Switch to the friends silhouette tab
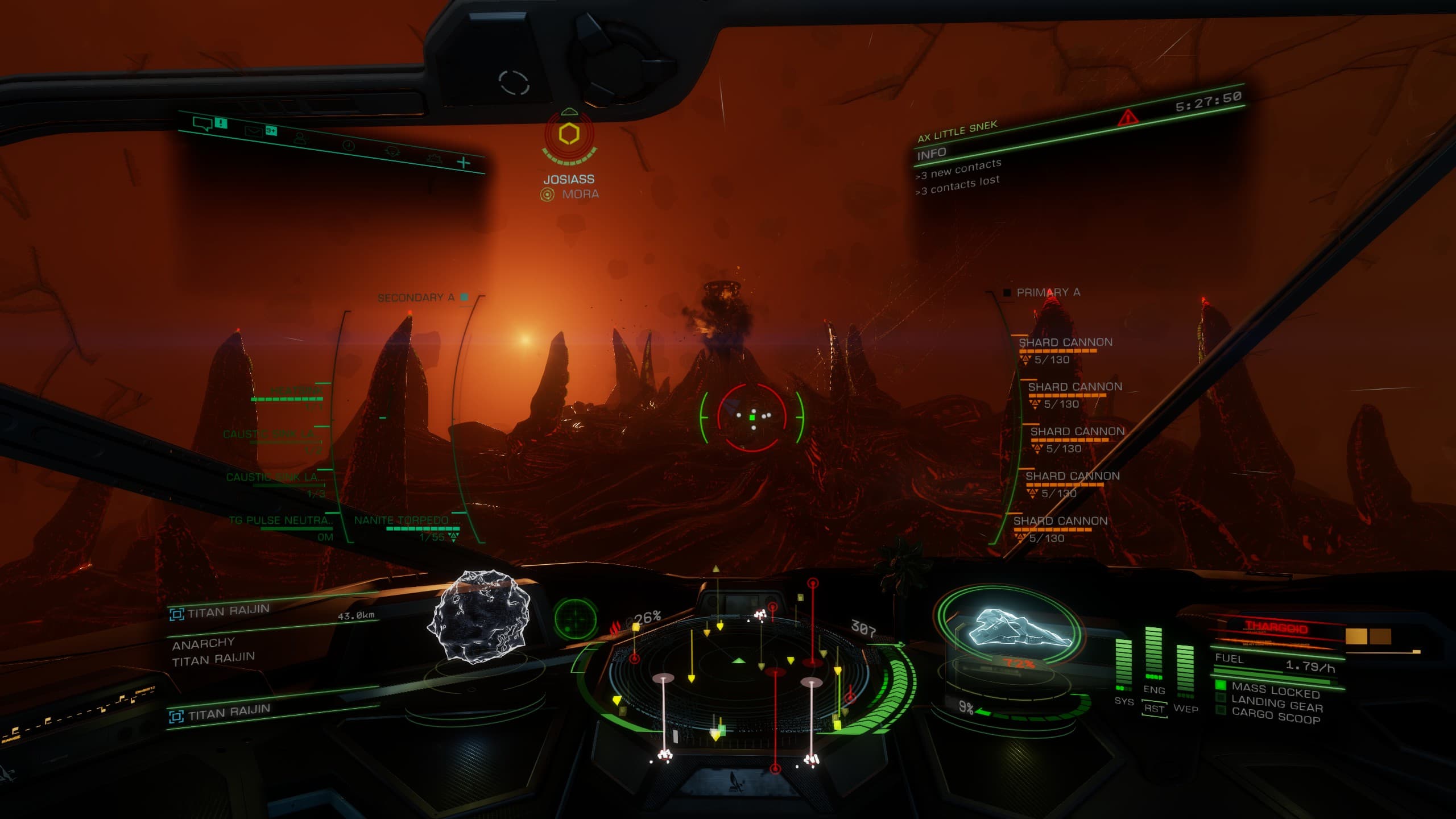 pyautogui.click(x=300, y=138)
